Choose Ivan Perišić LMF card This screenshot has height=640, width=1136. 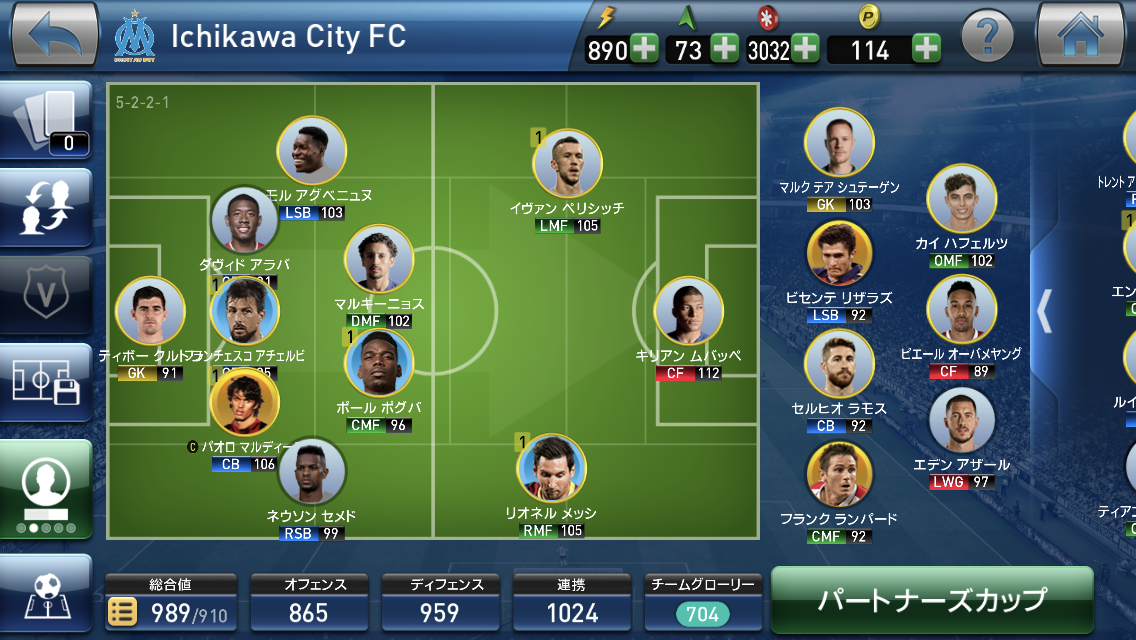(x=567, y=163)
